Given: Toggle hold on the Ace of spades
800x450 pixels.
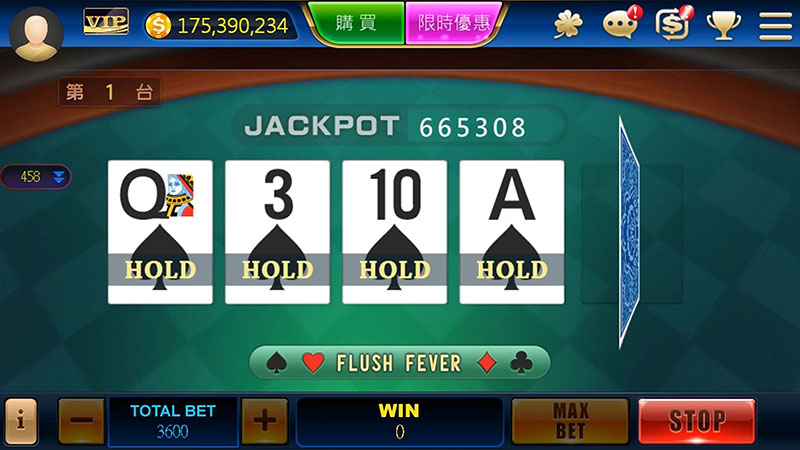Looking at the screenshot, I should (x=511, y=232).
